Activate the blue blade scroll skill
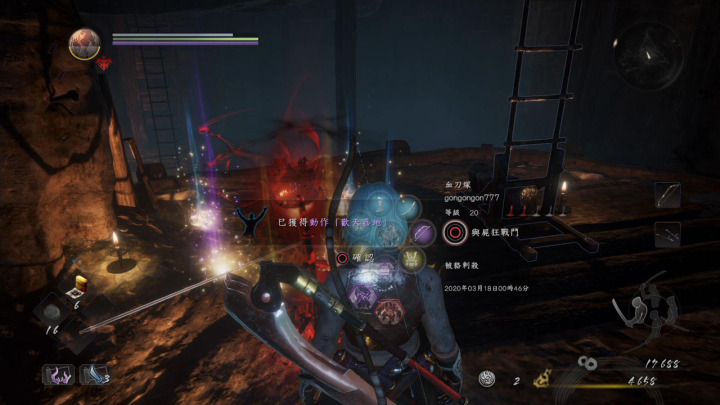 pos(93,374)
